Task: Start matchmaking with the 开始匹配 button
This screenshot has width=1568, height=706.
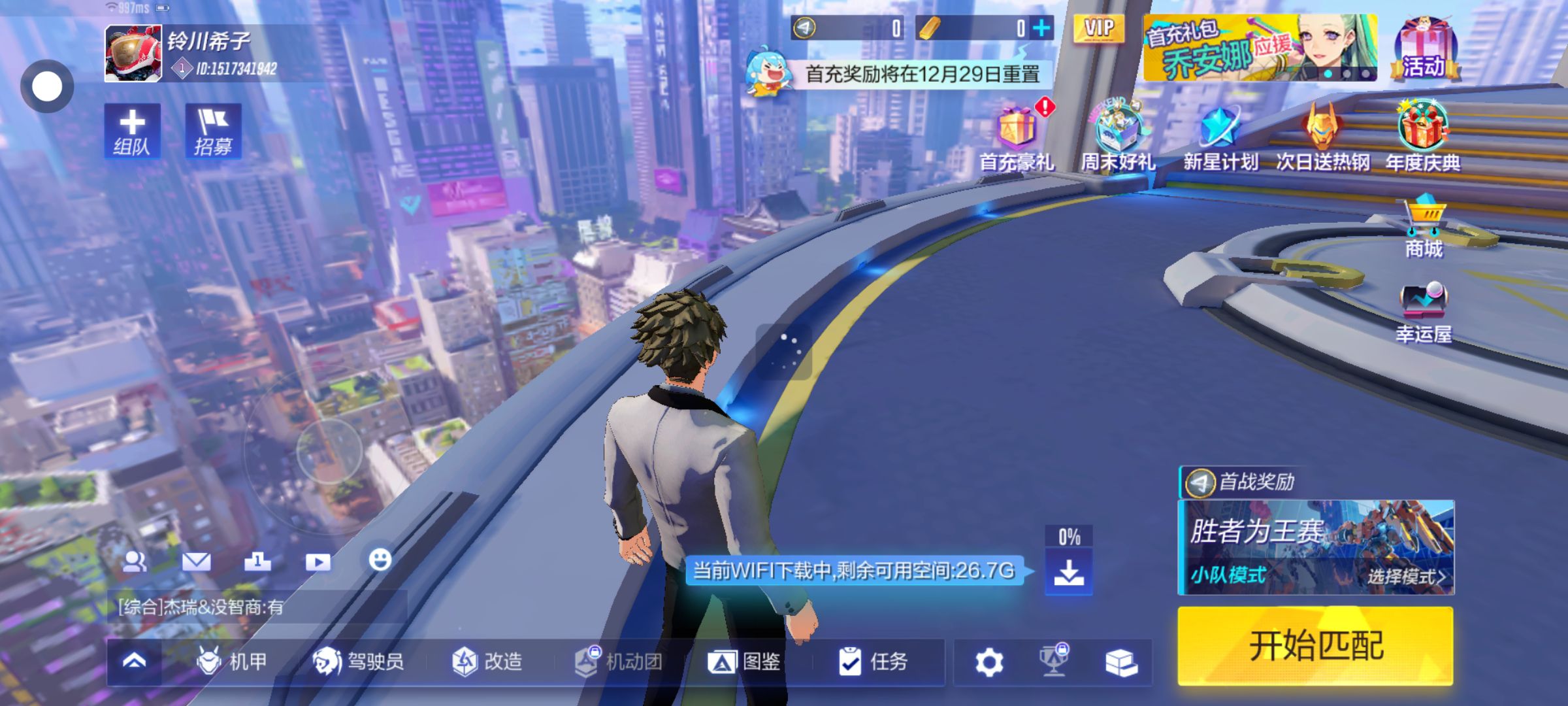Action: pos(1315,646)
